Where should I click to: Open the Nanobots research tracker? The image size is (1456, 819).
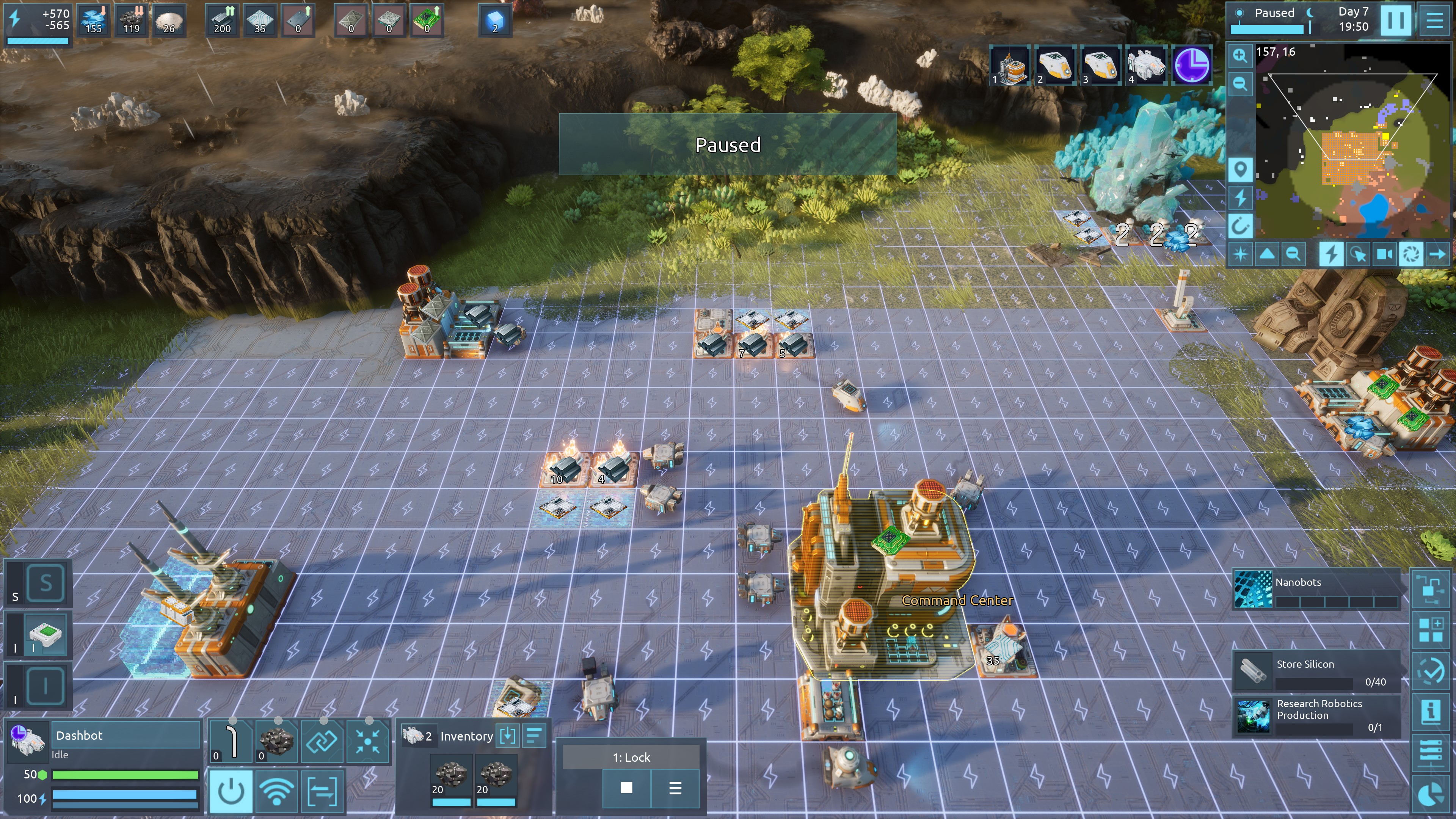pos(1316,590)
